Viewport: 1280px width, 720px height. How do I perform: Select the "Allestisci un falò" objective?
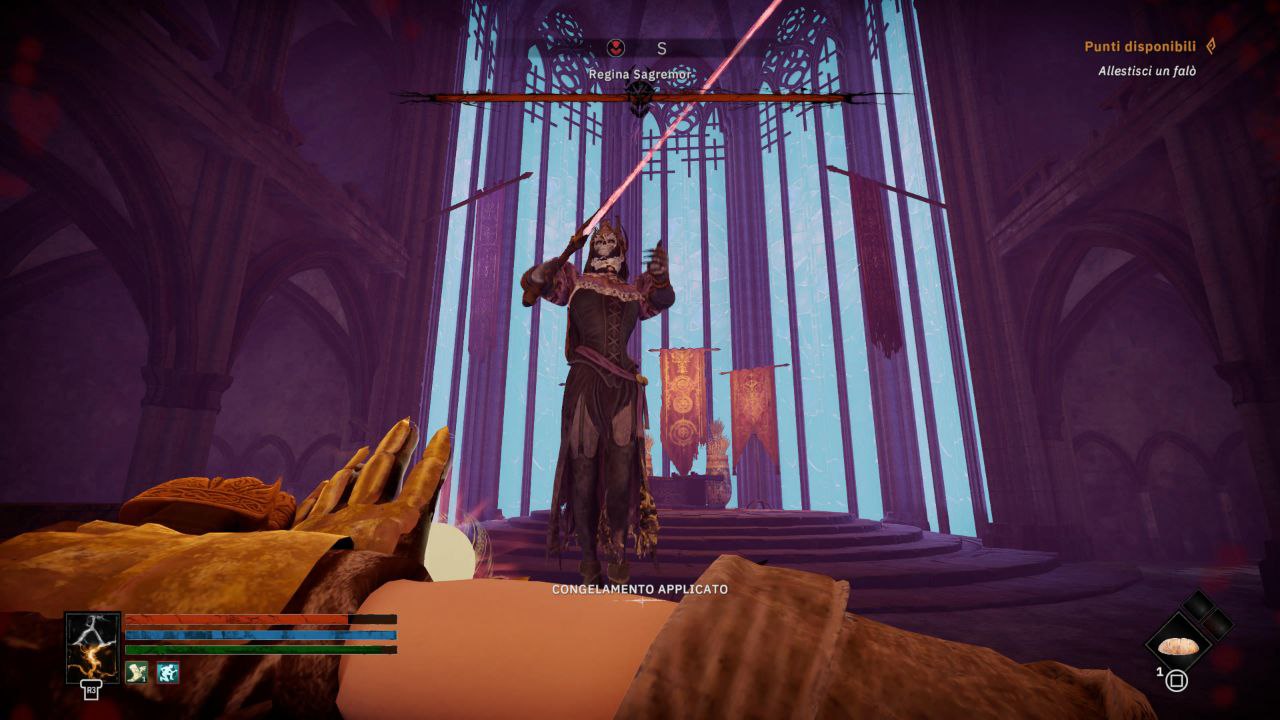point(1146,71)
